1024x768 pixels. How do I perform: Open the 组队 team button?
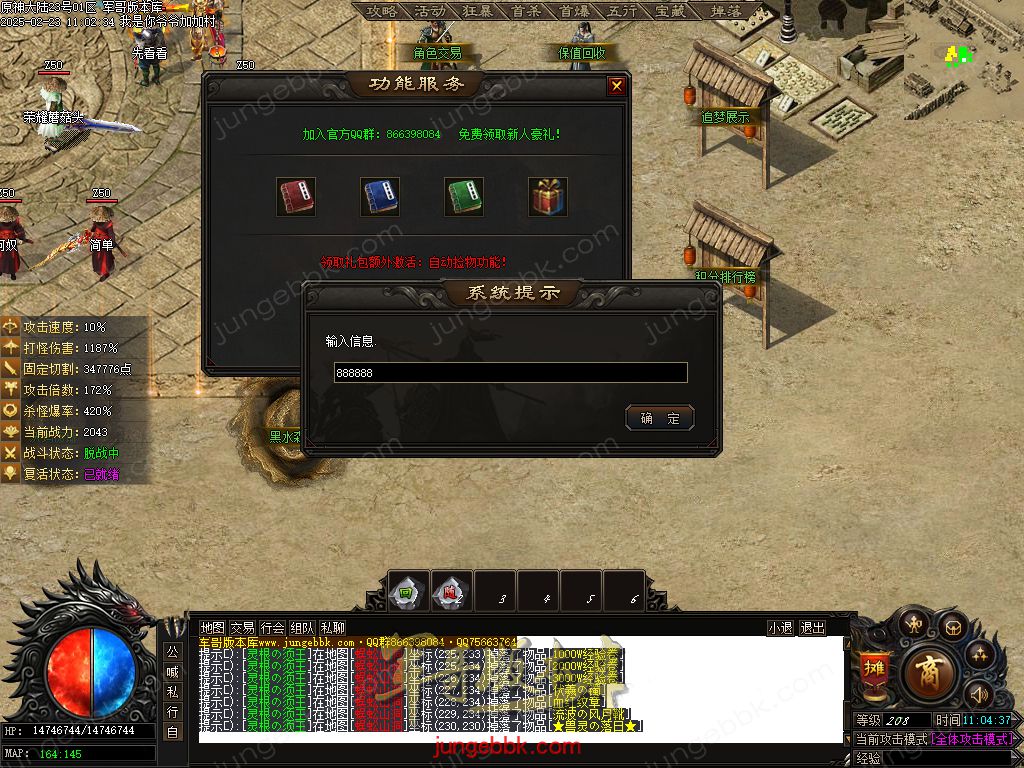coord(303,628)
